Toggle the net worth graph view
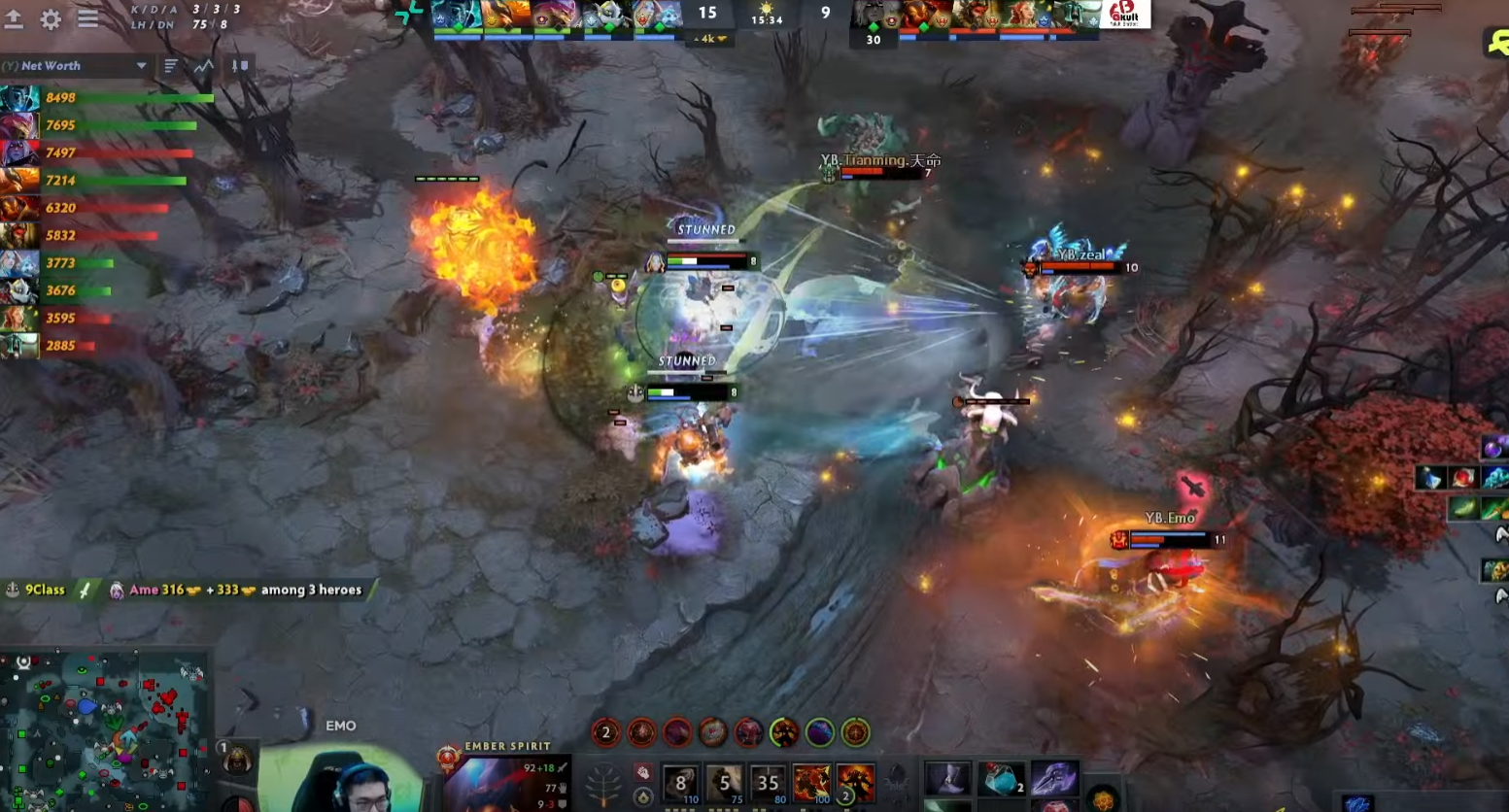 click(203, 66)
